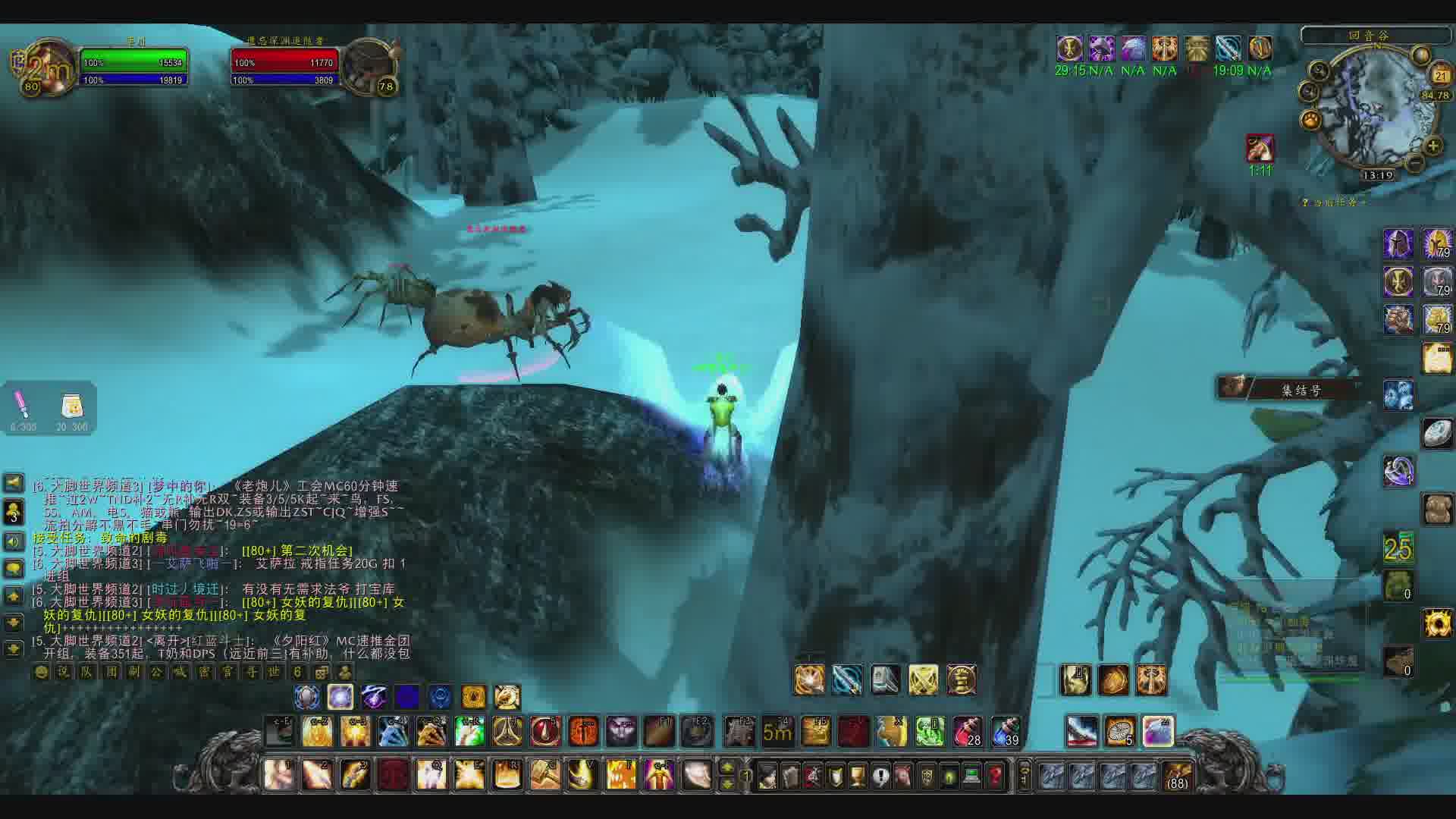This screenshot has height=819, width=1456.
Task: Click the 集结号 banner button
Action: tap(1301, 390)
